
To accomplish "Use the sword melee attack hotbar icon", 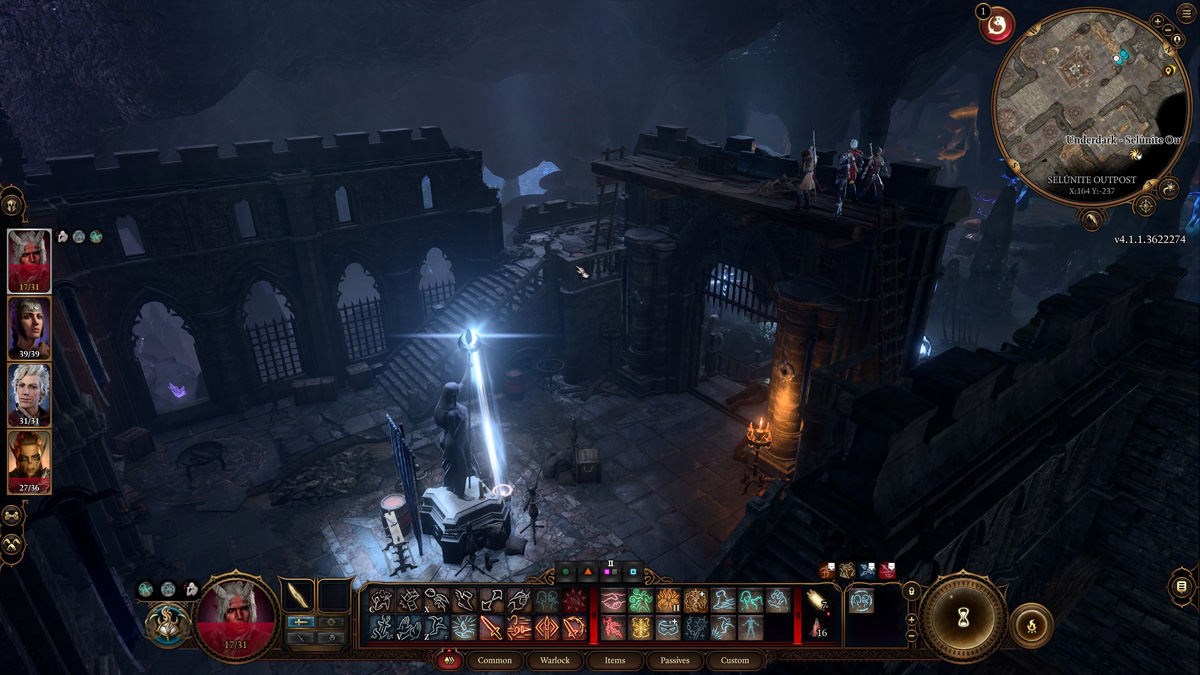I will pyautogui.click(x=490, y=628).
